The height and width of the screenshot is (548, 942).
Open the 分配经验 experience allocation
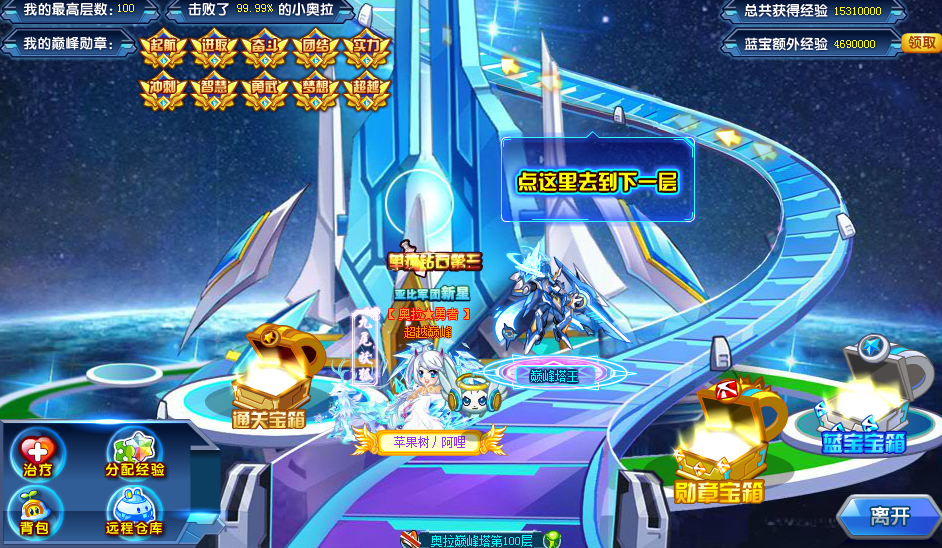click(135, 457)
